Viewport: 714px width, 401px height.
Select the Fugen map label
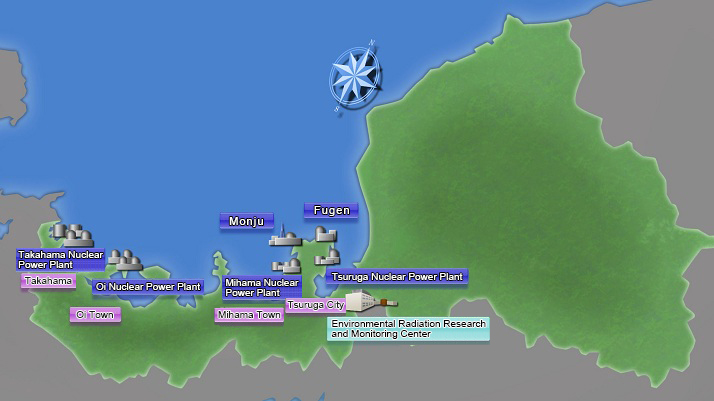[x=331, y=211]
